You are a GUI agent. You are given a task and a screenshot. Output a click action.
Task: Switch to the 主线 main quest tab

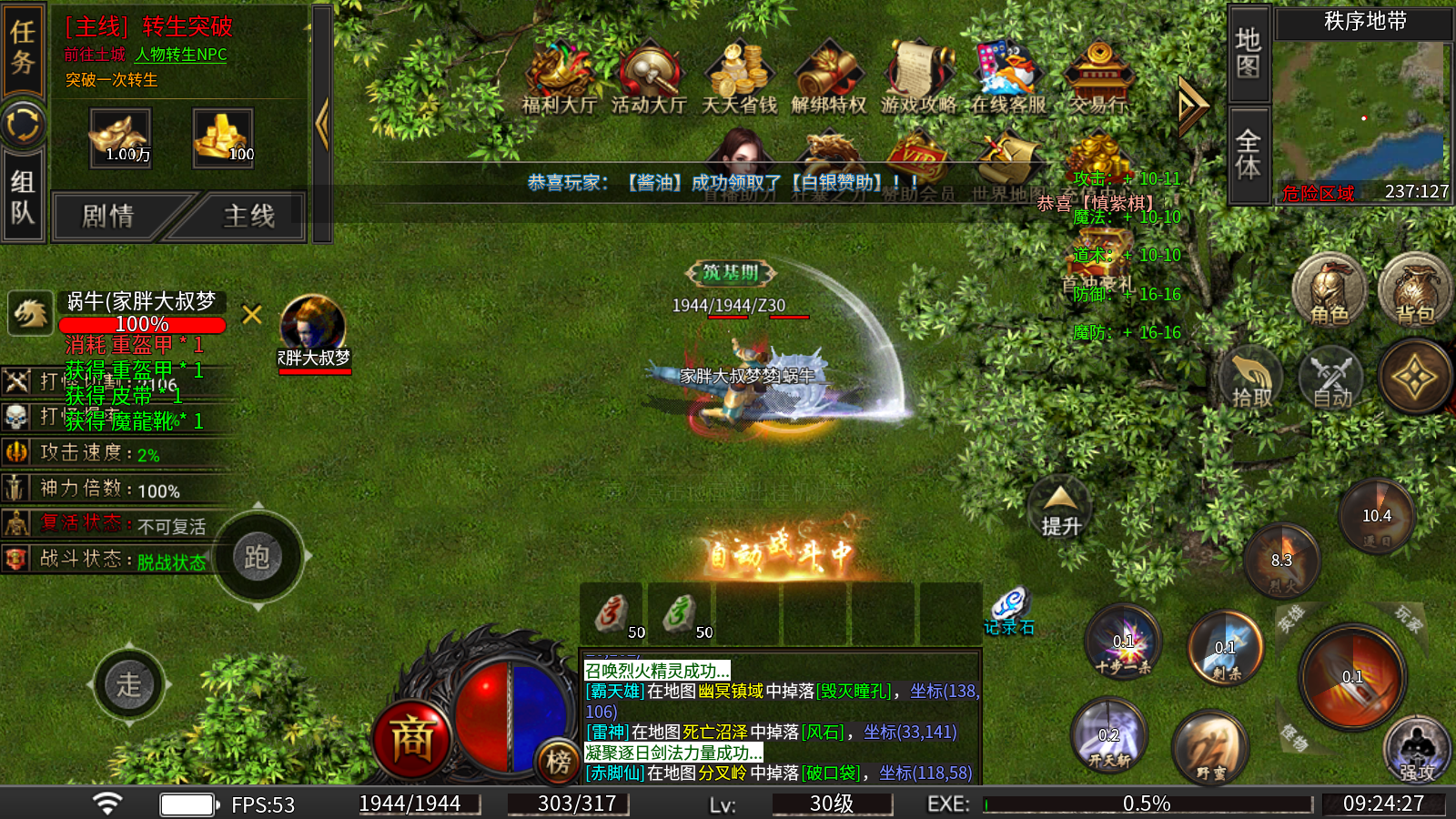point(248,217)
